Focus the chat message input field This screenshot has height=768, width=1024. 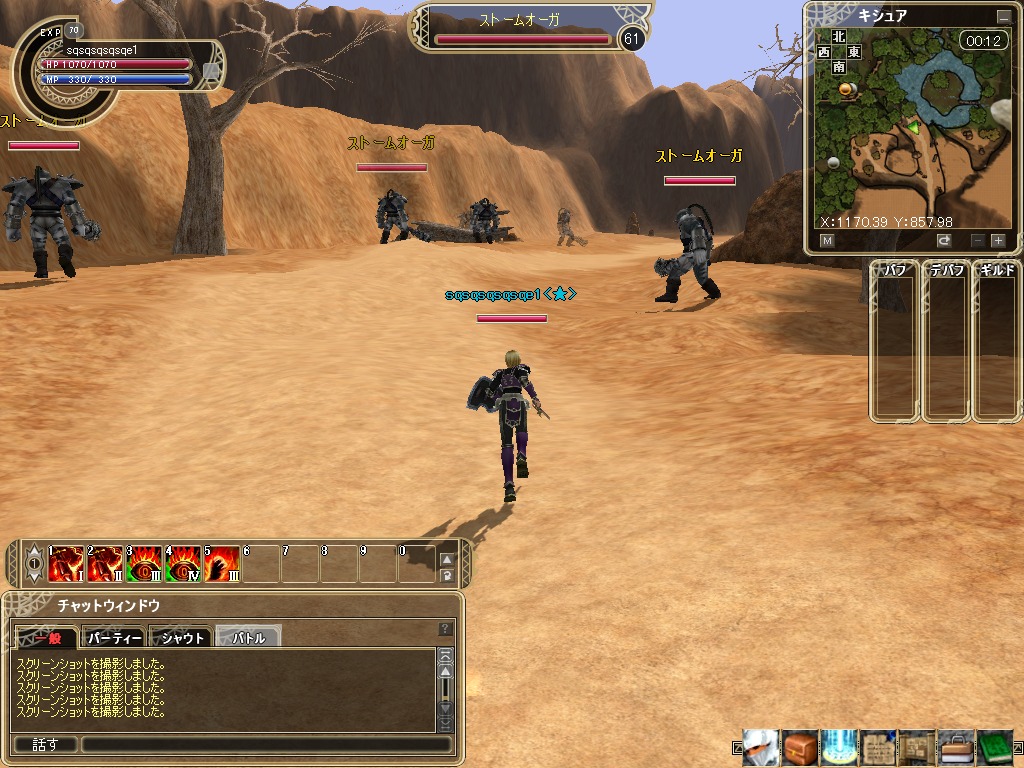[x=265, y=744]
